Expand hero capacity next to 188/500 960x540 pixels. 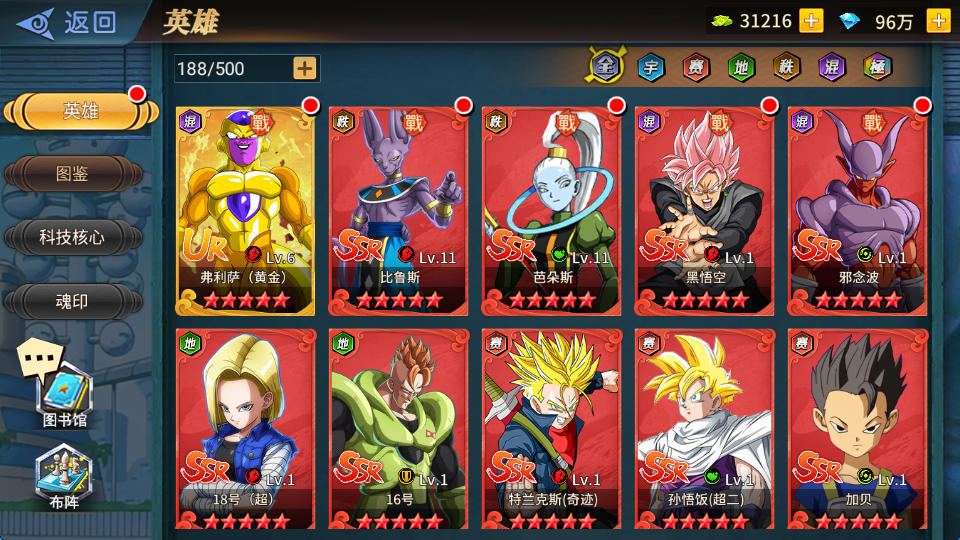[x=304, y=68]
